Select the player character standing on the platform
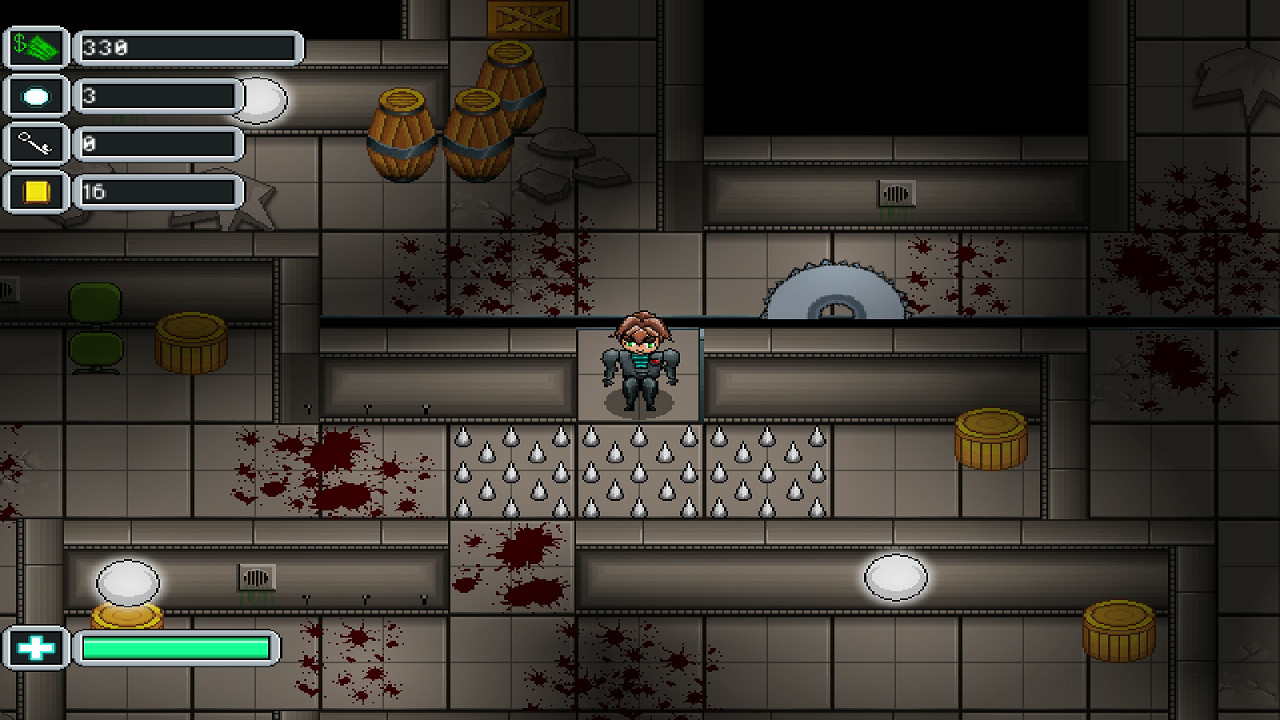Screen dimensions: 1280x720 (639, 365)
